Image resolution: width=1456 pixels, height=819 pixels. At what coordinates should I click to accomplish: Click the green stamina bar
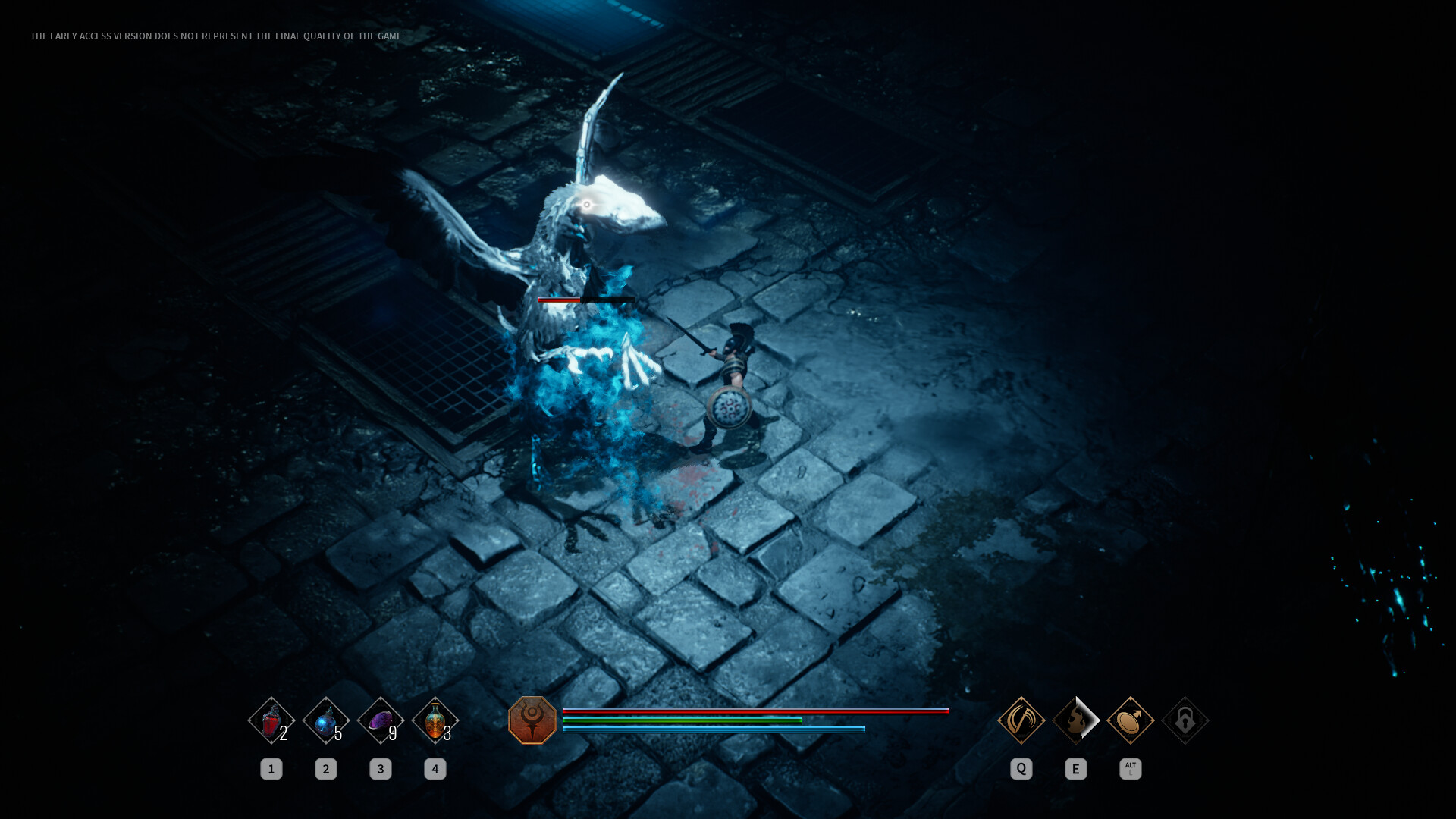click(x=682, y=720)
